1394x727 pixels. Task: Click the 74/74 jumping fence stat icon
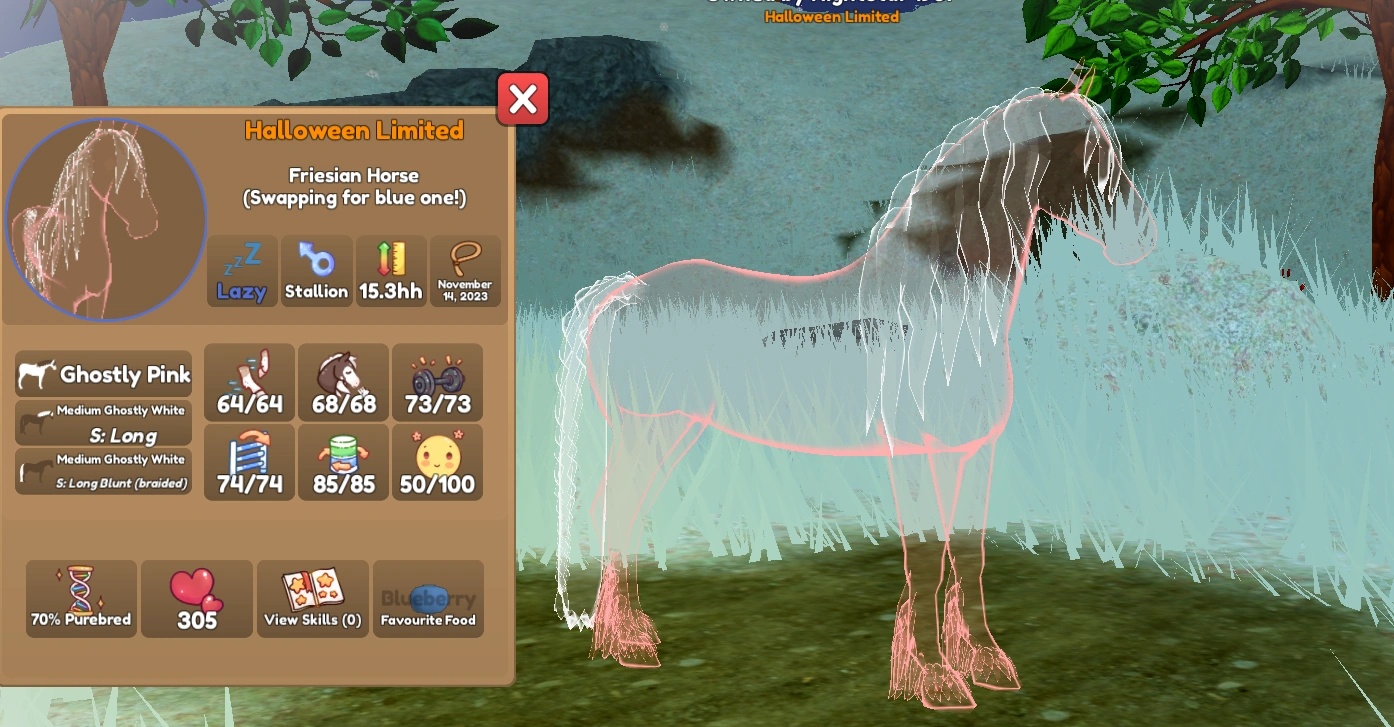tap(248, 461)
